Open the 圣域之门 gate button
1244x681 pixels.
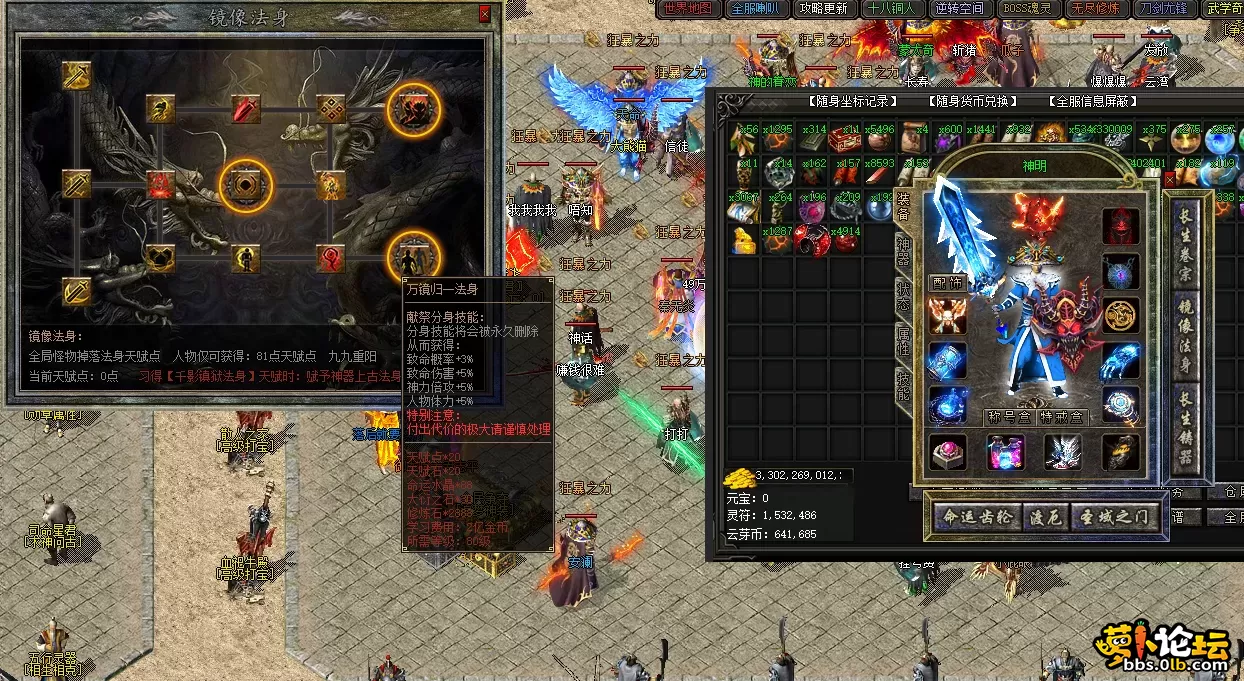coord(1116,517)
